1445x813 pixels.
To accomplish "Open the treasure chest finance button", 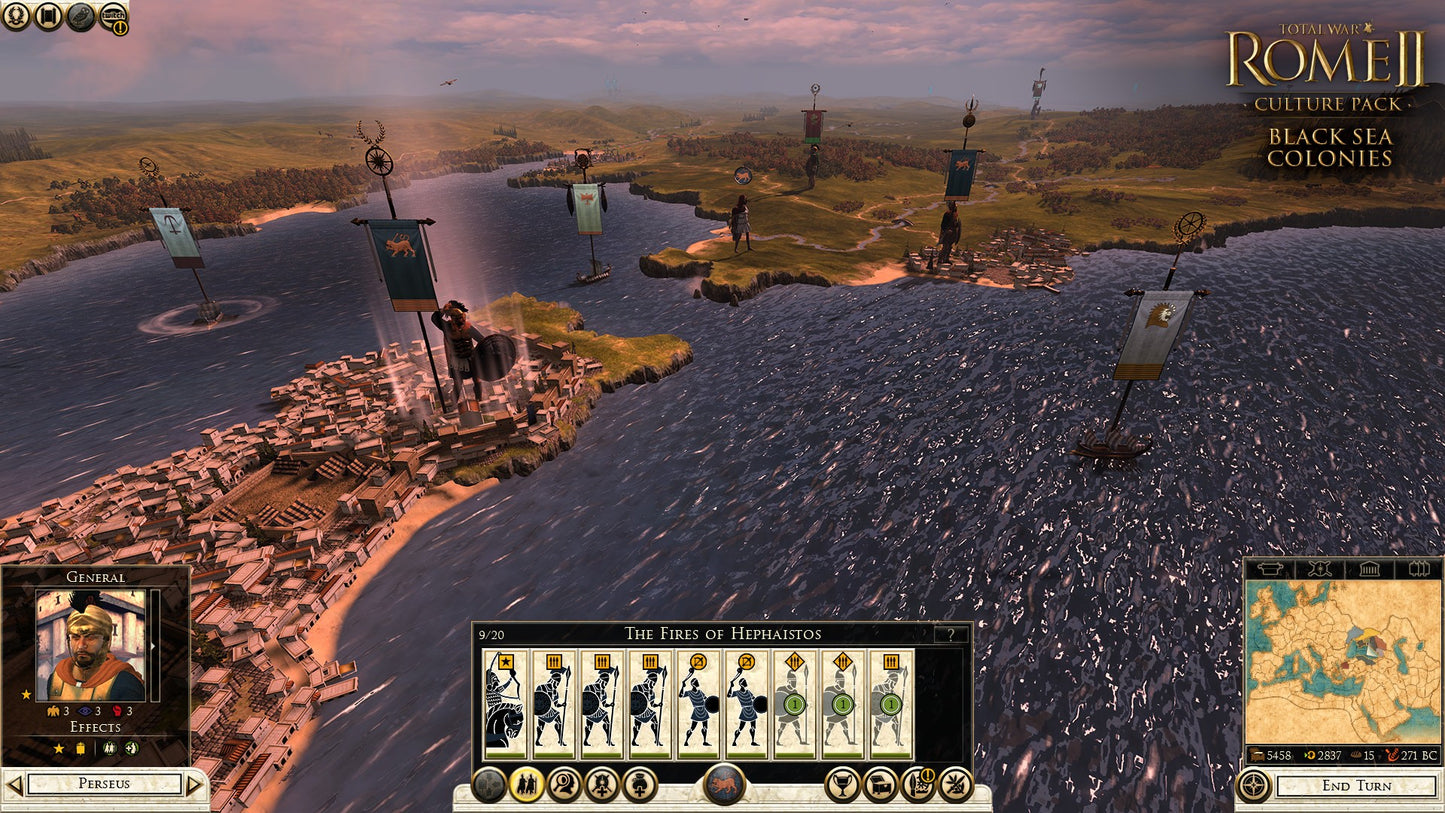I will pyautogui.click(x=880, y=785).
